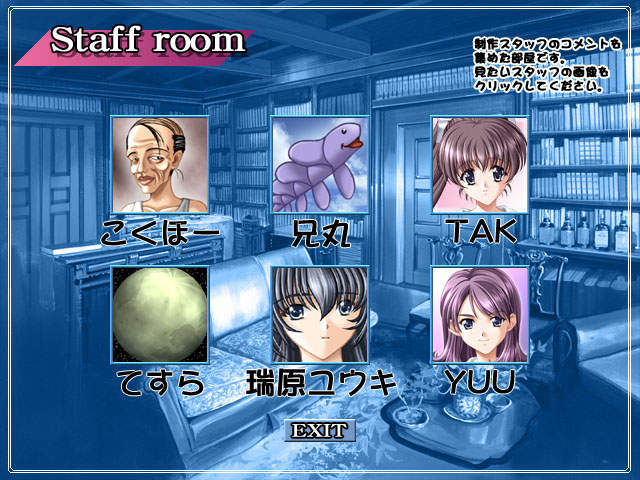Select the 瑞原ユウキ staff portrait

(x=320, y=315)
